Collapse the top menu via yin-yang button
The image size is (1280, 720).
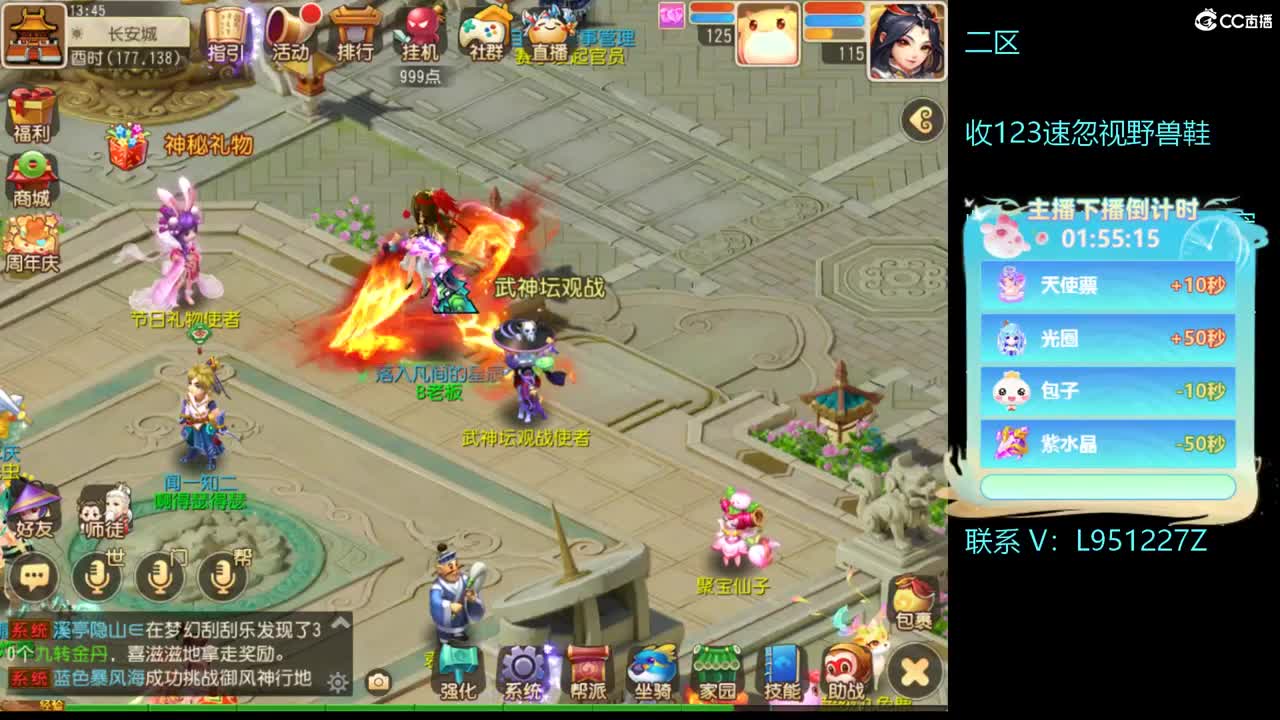tap(922, 118)
